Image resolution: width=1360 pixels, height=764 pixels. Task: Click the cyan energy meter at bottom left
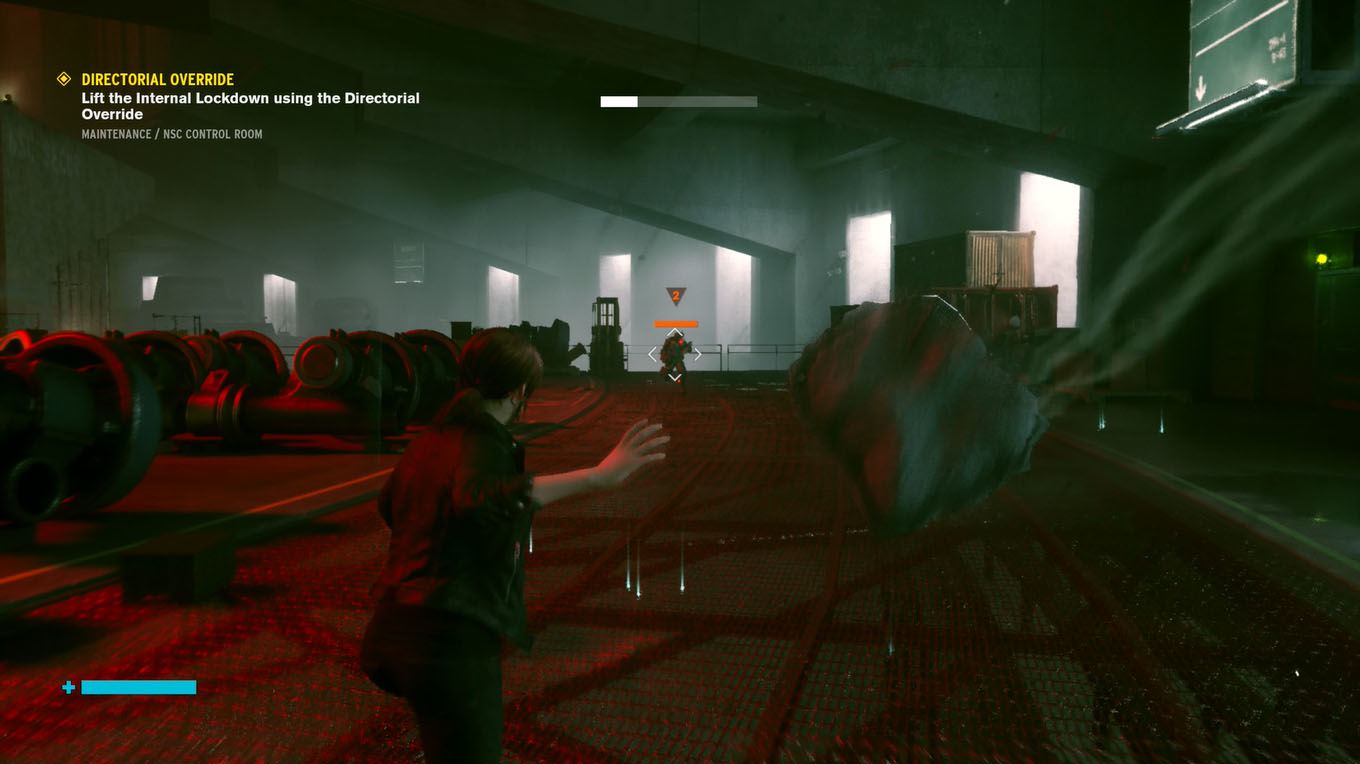click(137, 687)
